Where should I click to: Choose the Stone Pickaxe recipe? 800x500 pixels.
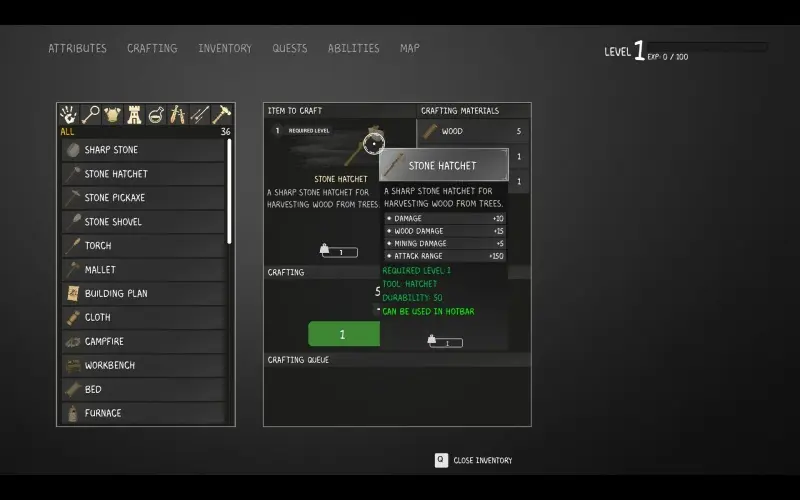point(144,198)
